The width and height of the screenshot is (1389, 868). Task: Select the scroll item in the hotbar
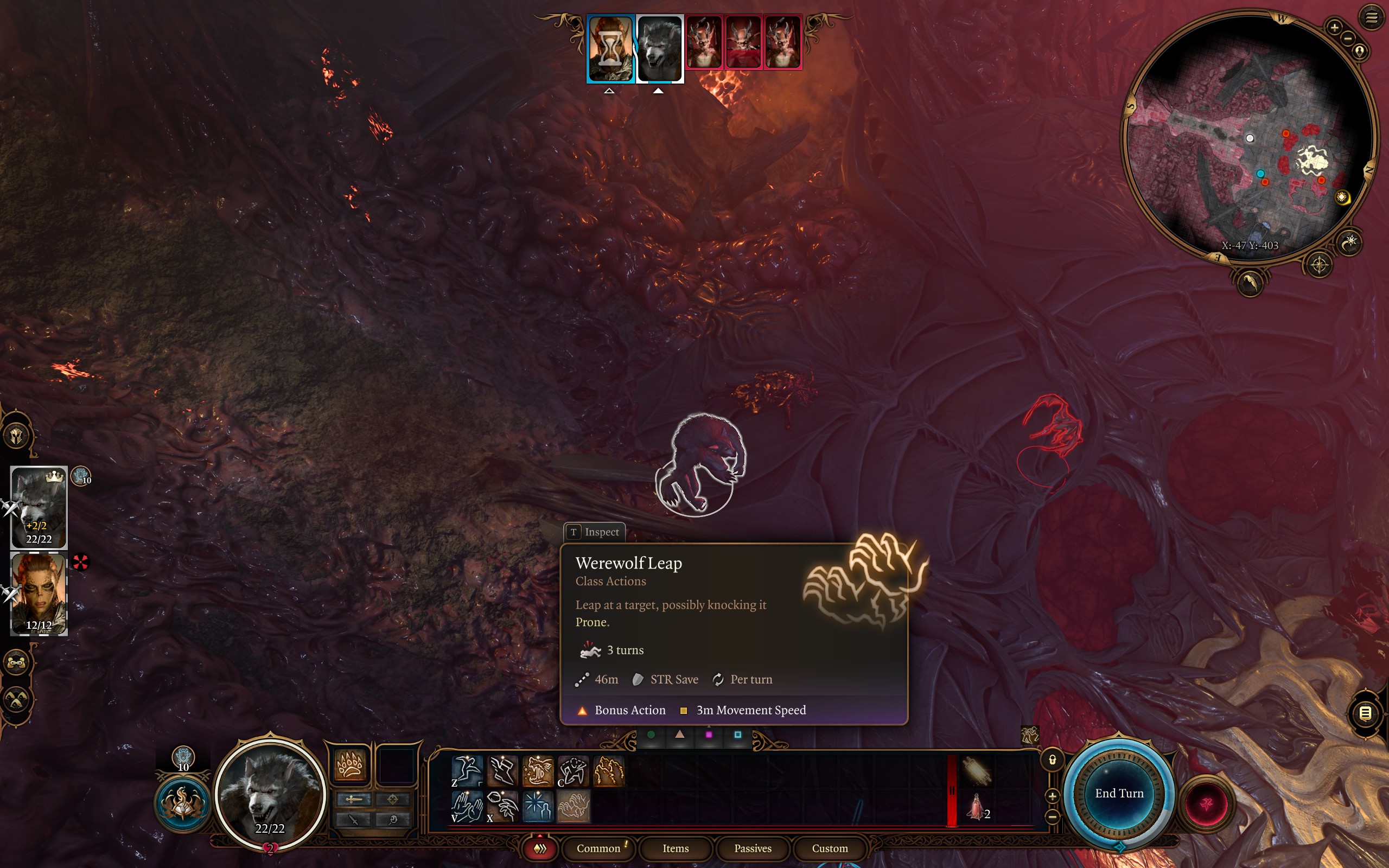[976, 771]
